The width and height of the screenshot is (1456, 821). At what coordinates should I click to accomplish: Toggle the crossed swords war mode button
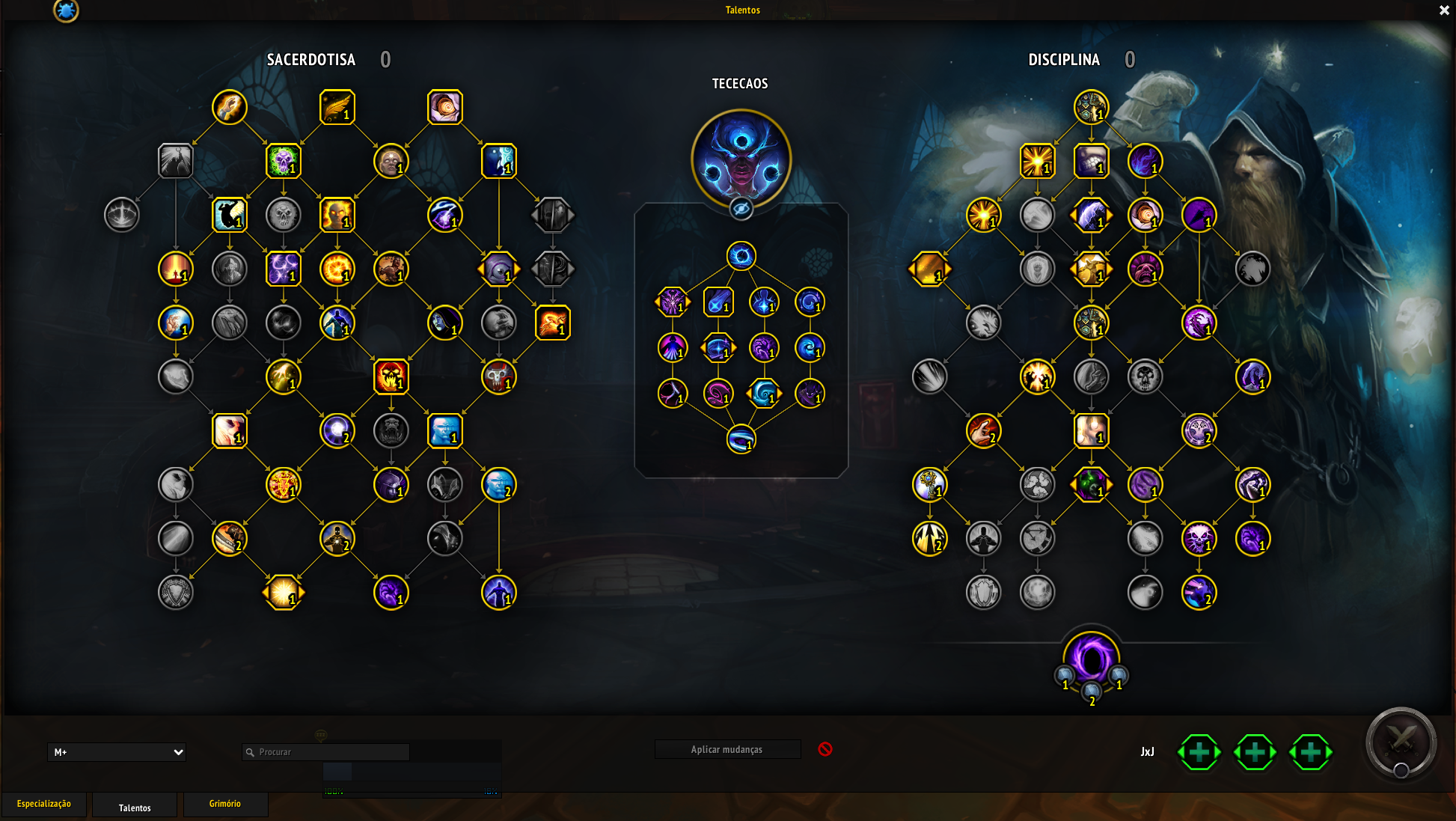[x=1401, y=742]
